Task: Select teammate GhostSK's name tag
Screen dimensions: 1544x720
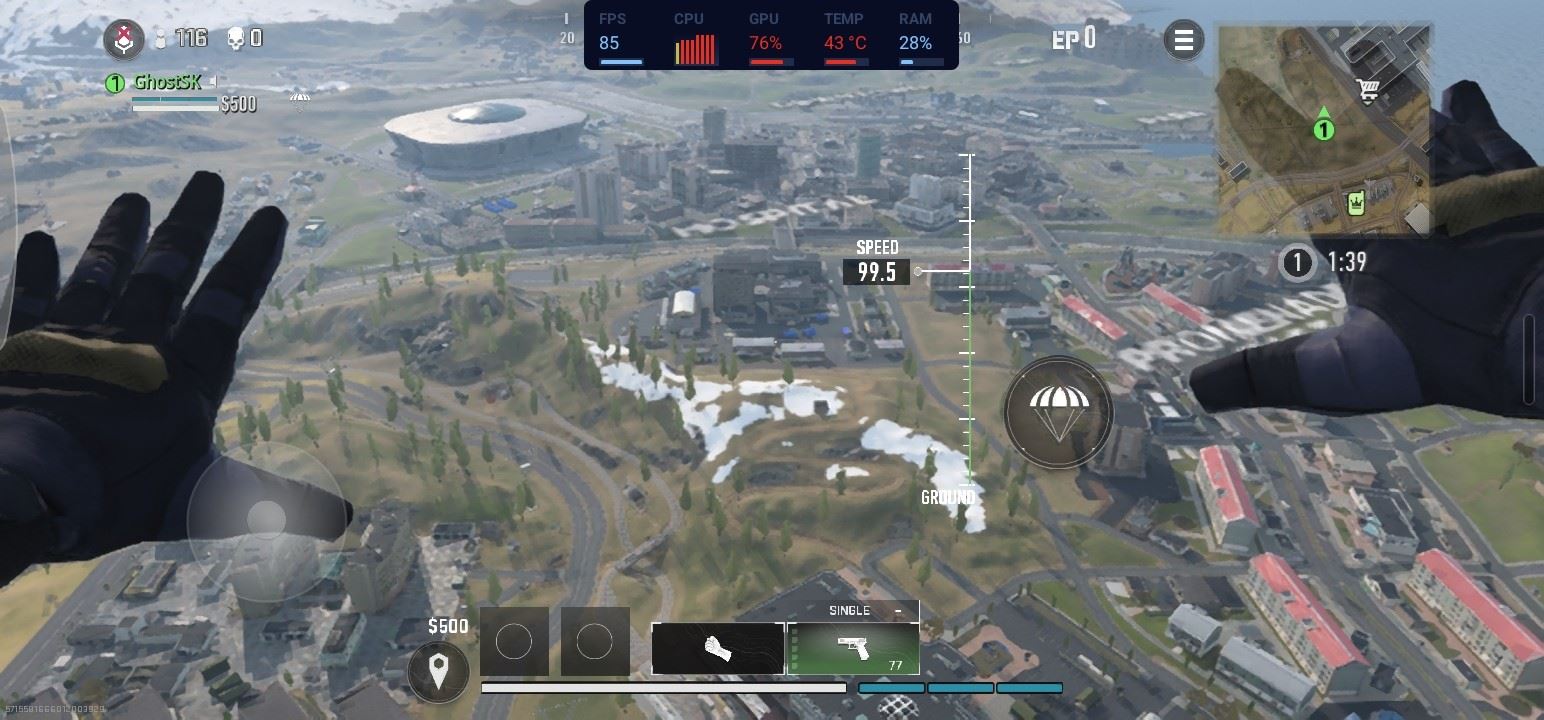Action: pyautogui.click(x=167, y=83)
